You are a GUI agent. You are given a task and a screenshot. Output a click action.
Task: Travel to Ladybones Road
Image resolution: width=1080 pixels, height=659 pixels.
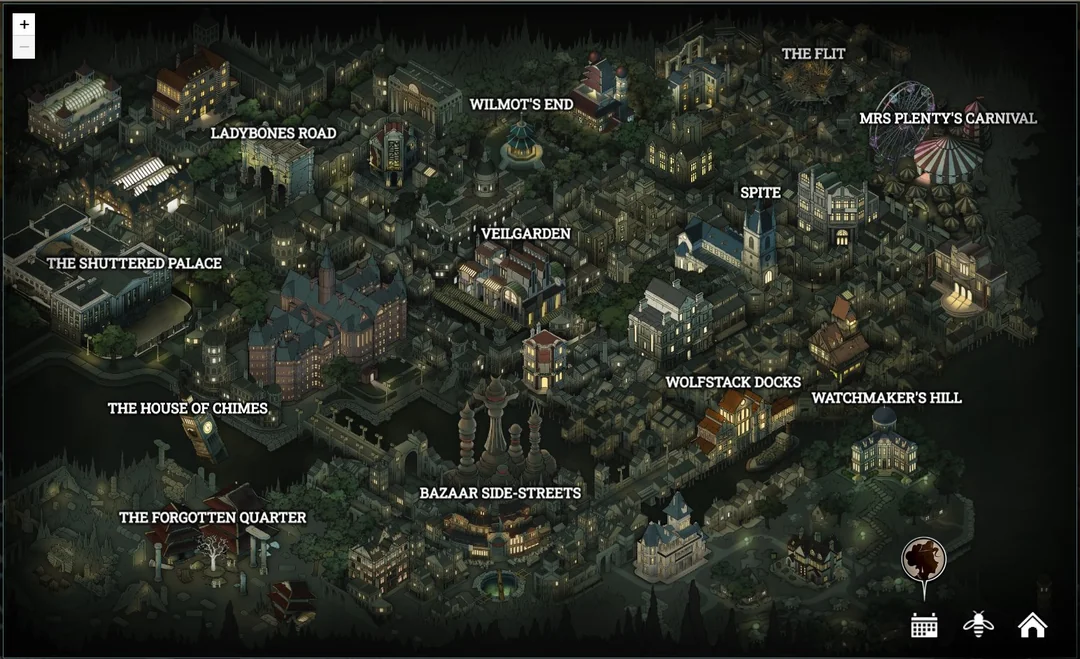[x=273, y=133]
